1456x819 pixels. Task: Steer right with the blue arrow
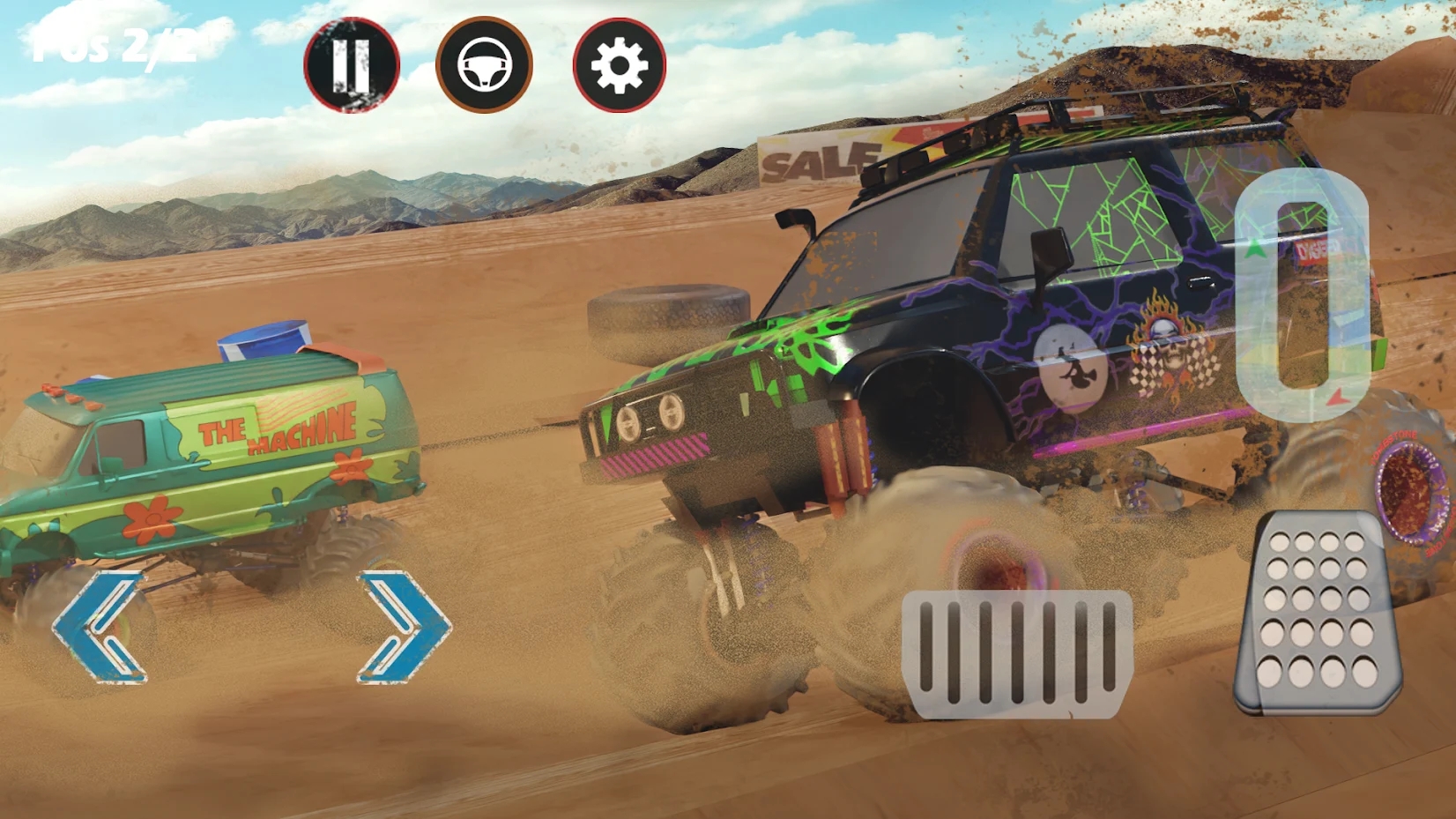pos(404,627)
